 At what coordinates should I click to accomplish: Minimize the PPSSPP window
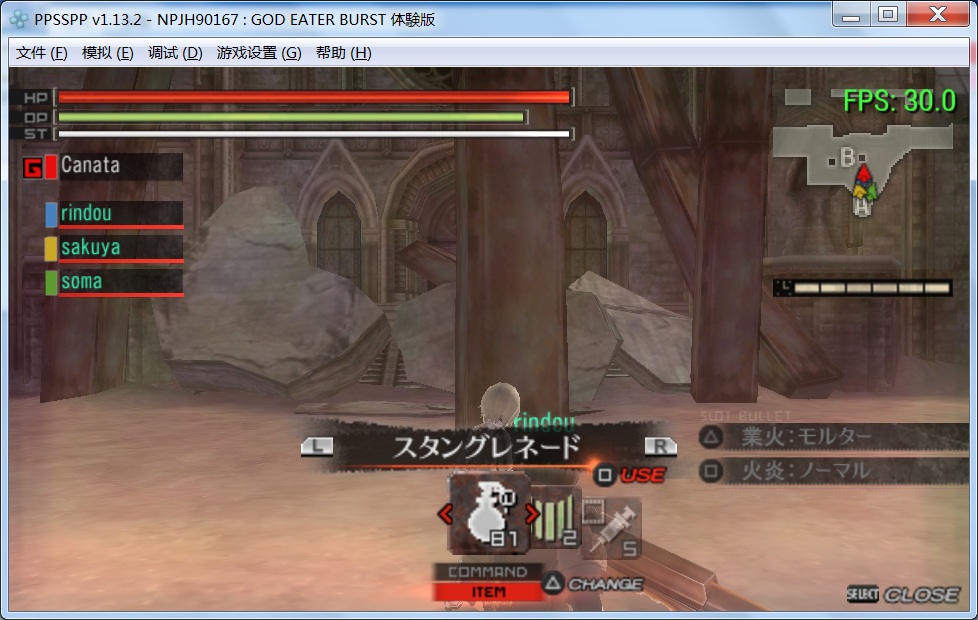(852, 14)
